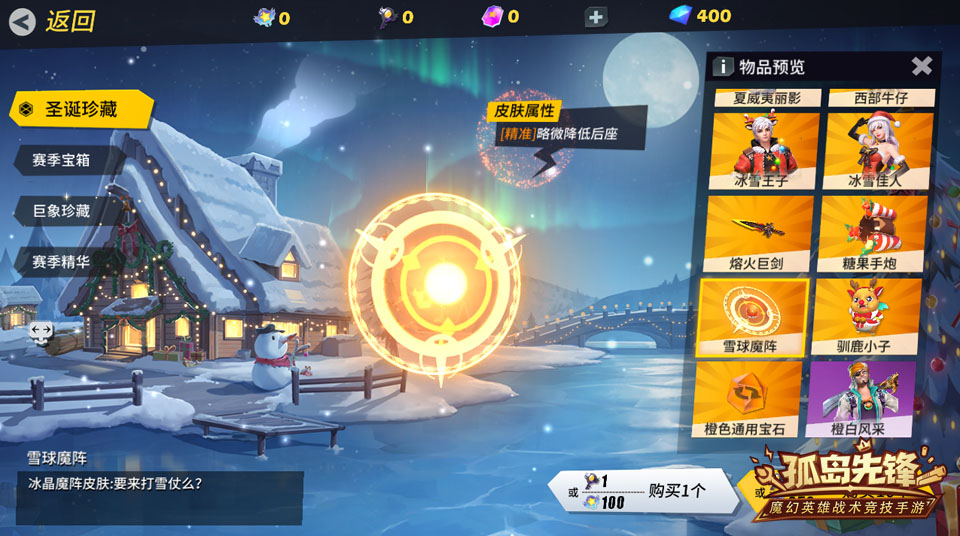Select the 圣诞珍藏 tab

tap(80, 109)
